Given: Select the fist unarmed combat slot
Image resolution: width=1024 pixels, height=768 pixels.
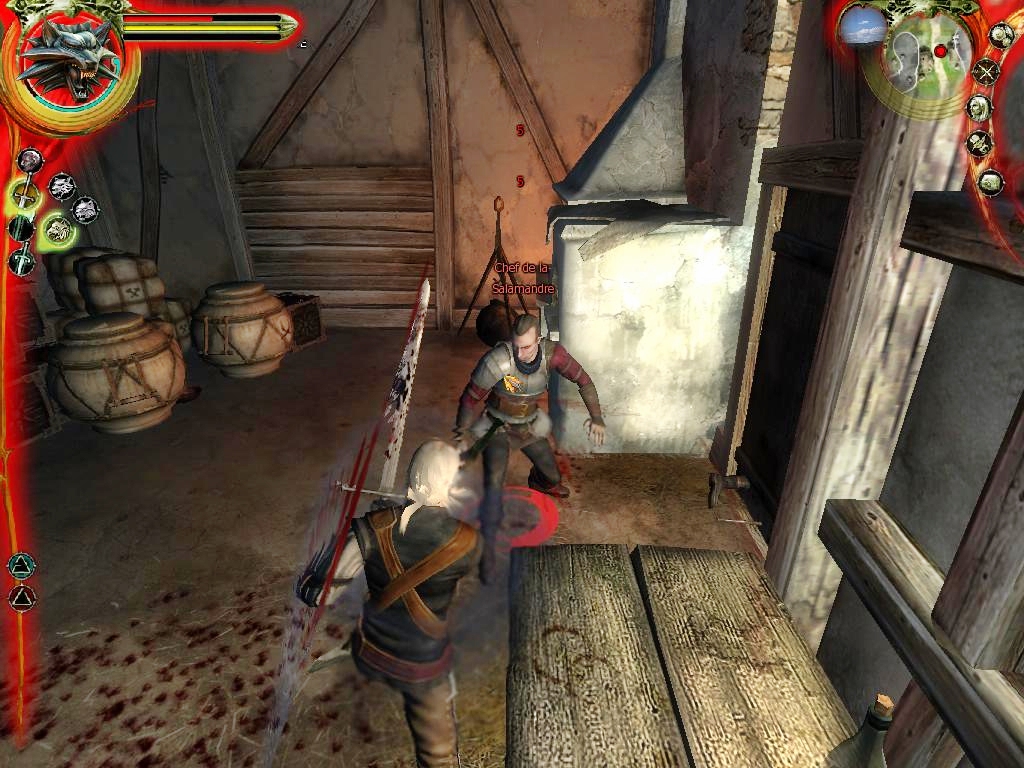Looking at the screenshot, I should click(30, 160).
